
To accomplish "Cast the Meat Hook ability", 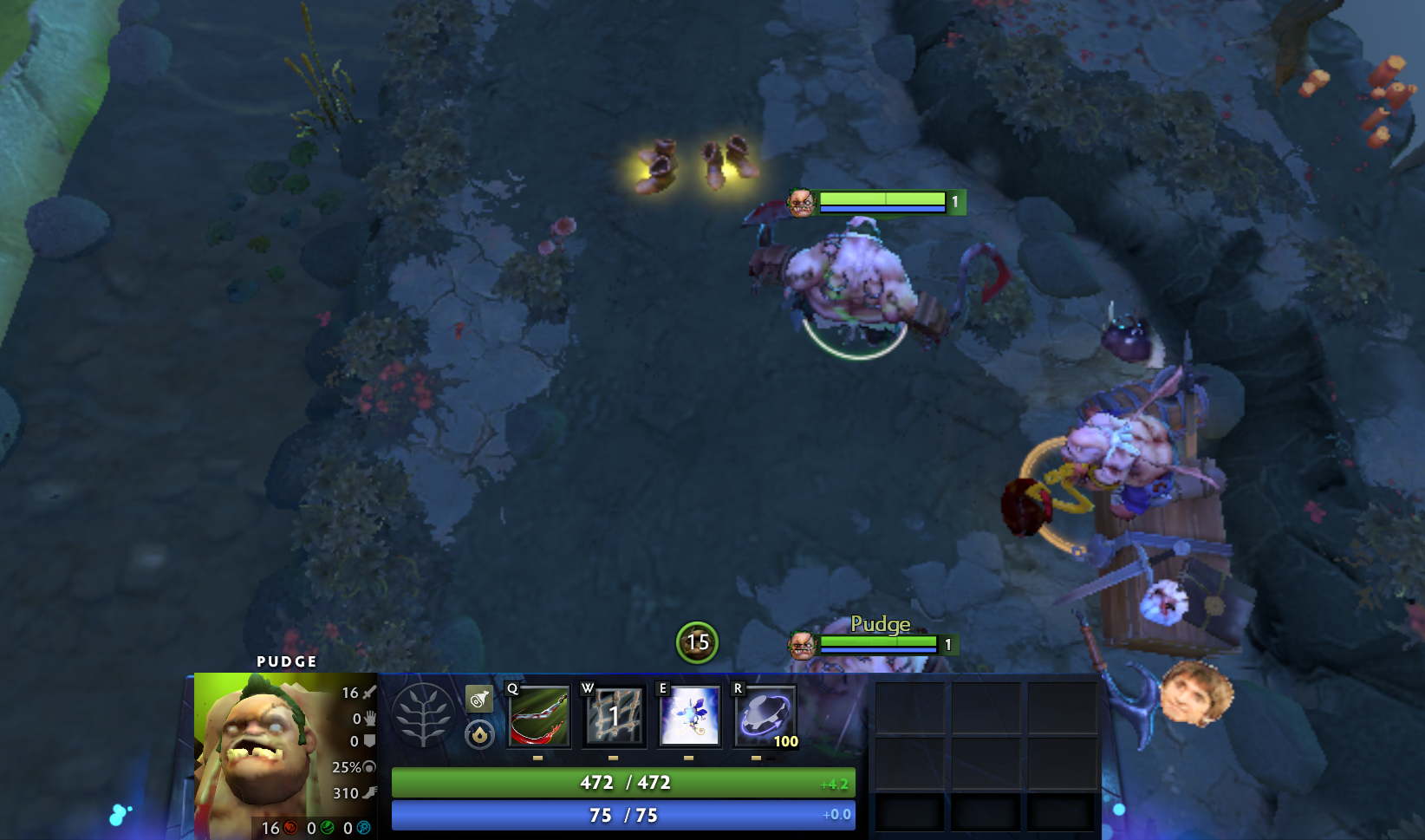I will (539, 716).
